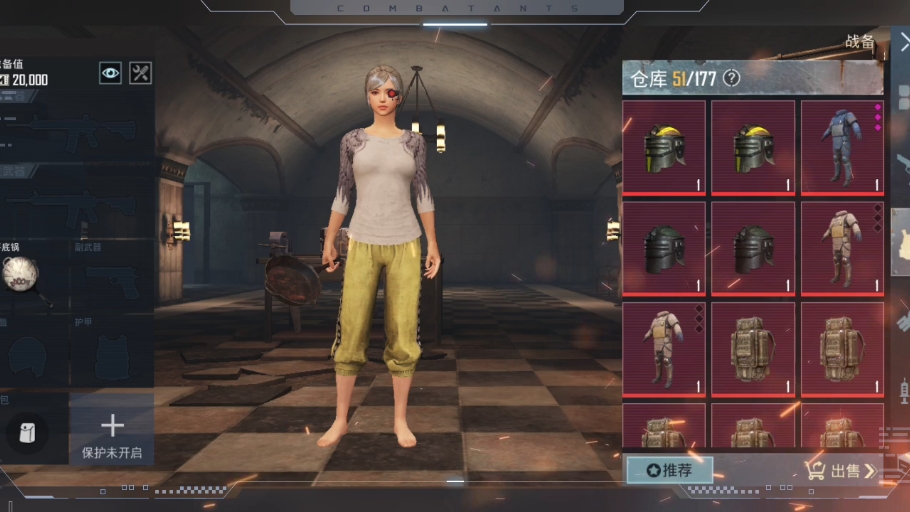The image size is (910, 512).
Task: Open the 出售 sell option
Action: click(843, 471)
